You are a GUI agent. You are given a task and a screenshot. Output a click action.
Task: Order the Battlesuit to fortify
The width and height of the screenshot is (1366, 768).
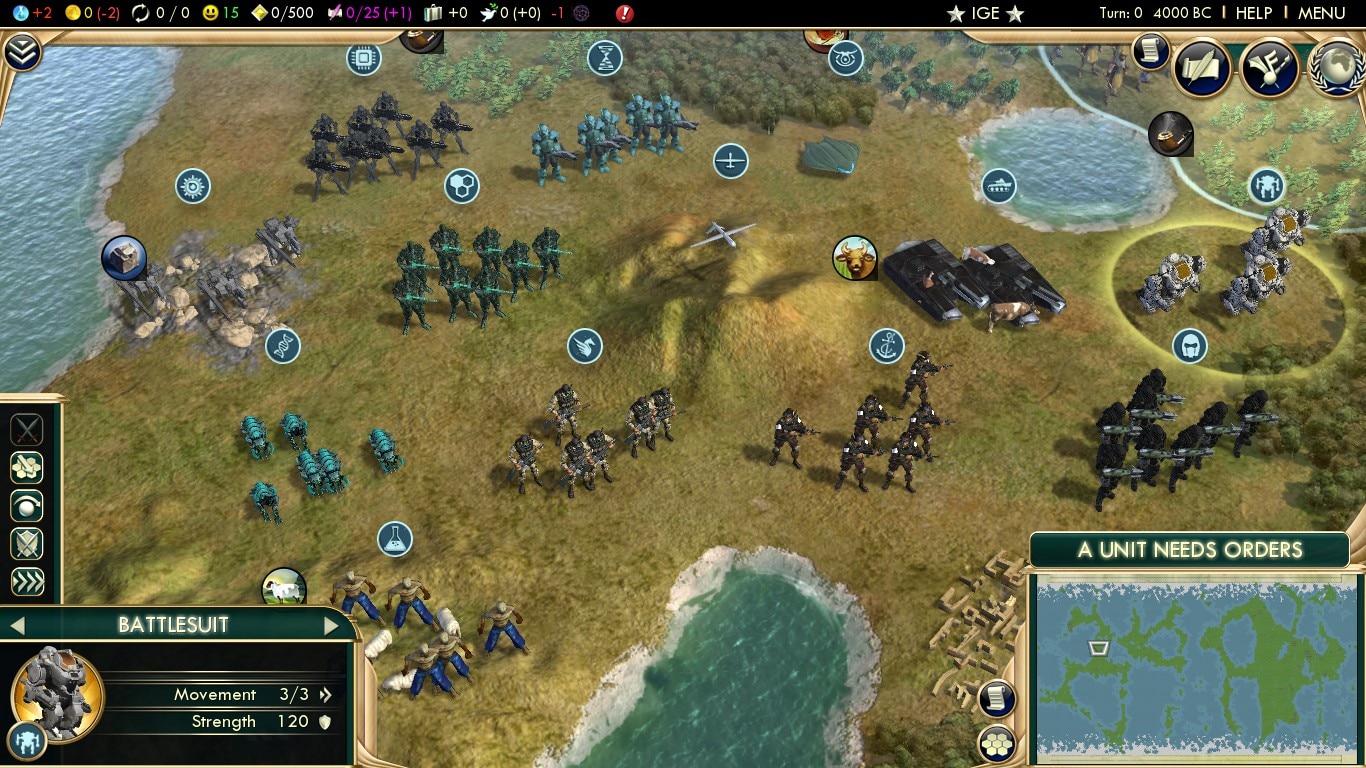pos(27,544)
